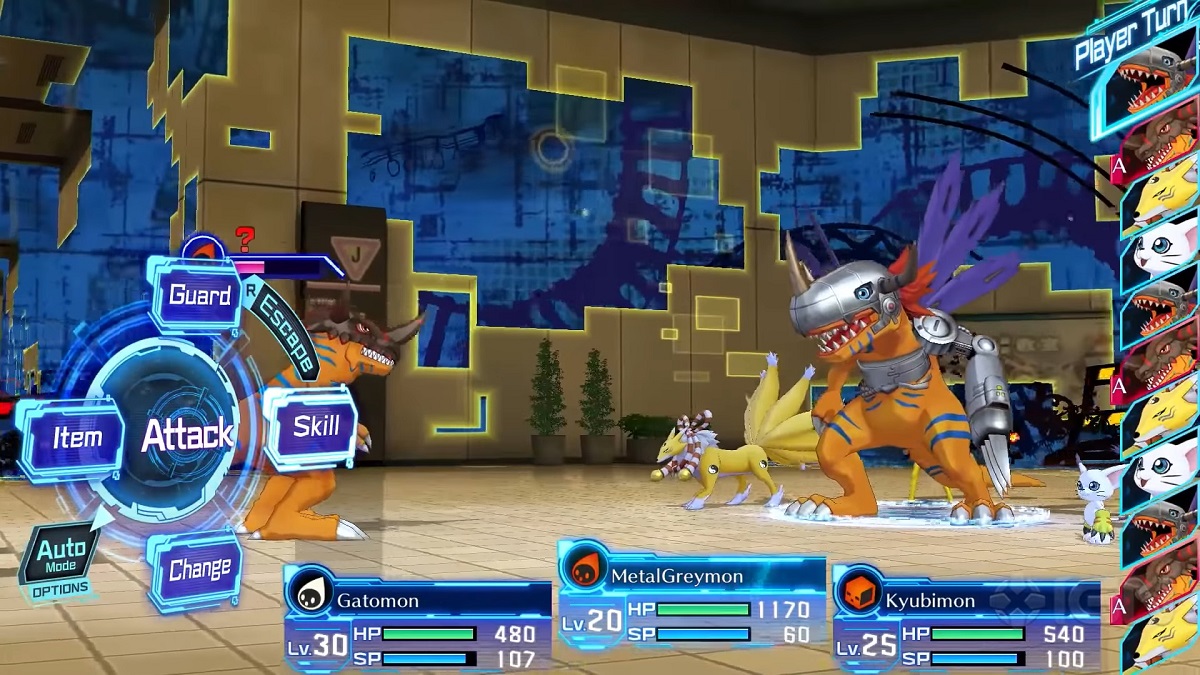Select the Guard command

199,295
